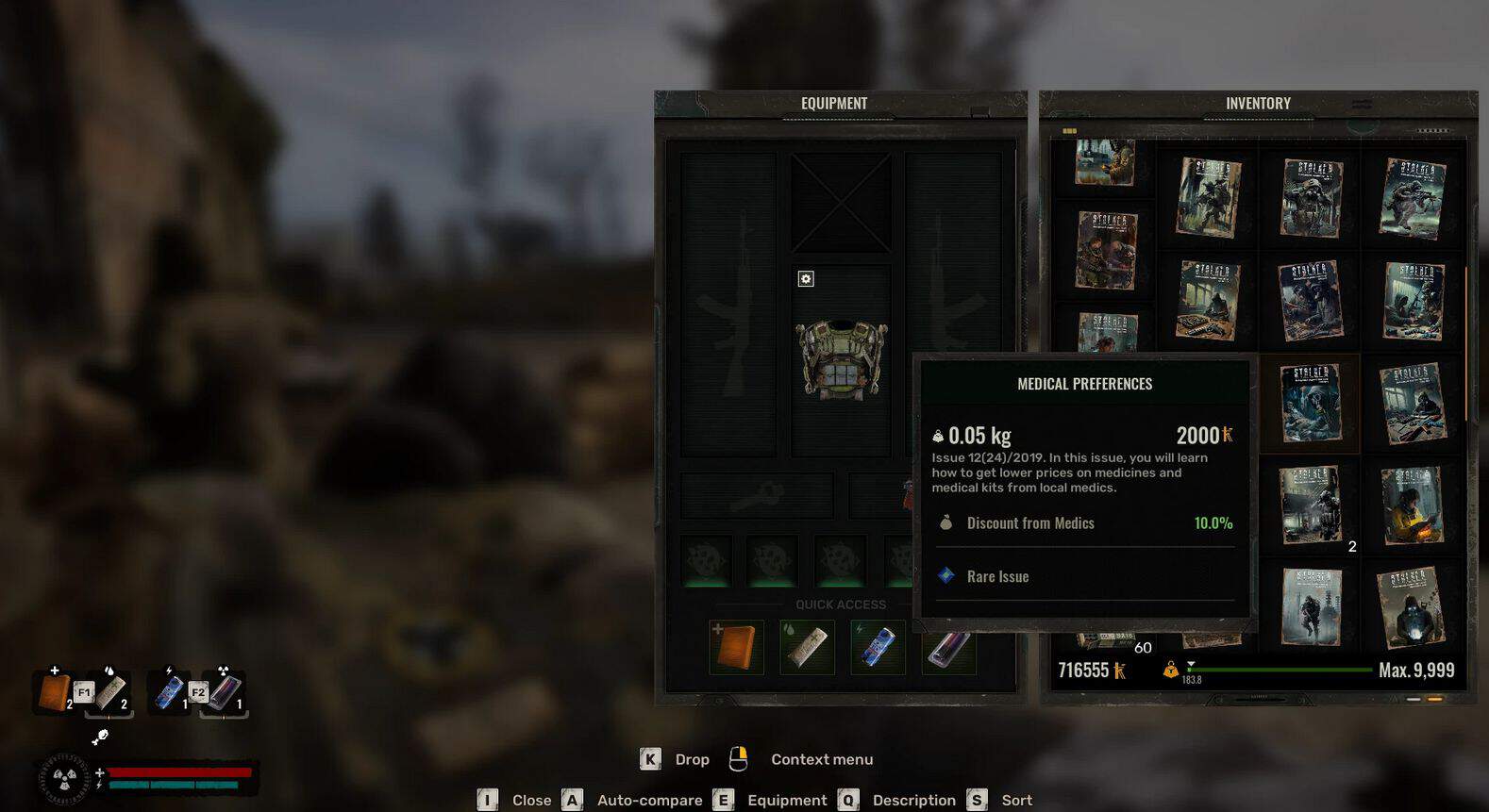Select the bottom-right magazine with glowing flashlight figure
Image resolution: width=1489 pixels, height=812 pixels.
[1412, 606]
